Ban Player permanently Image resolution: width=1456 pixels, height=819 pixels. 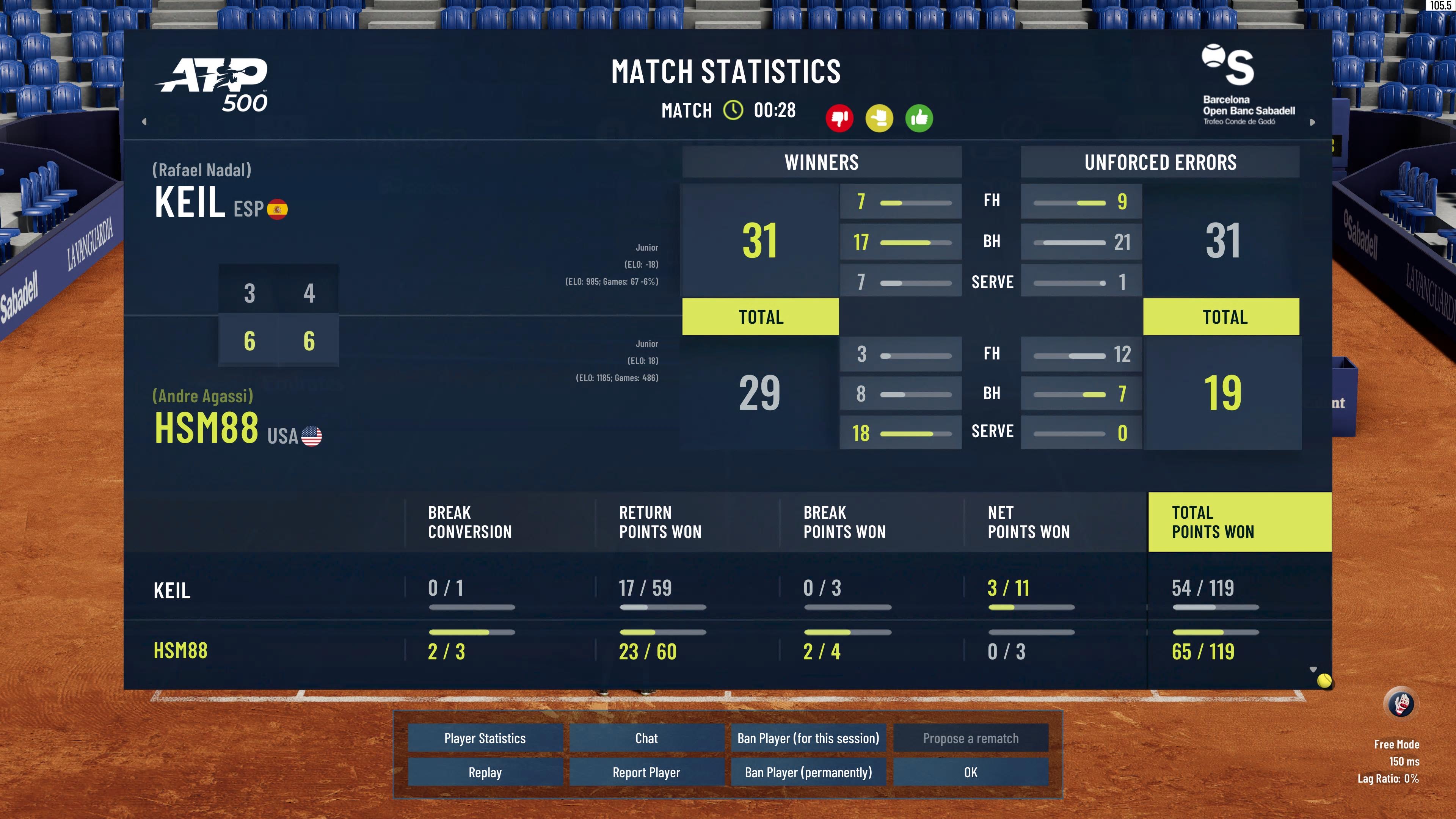pos(808,772)
